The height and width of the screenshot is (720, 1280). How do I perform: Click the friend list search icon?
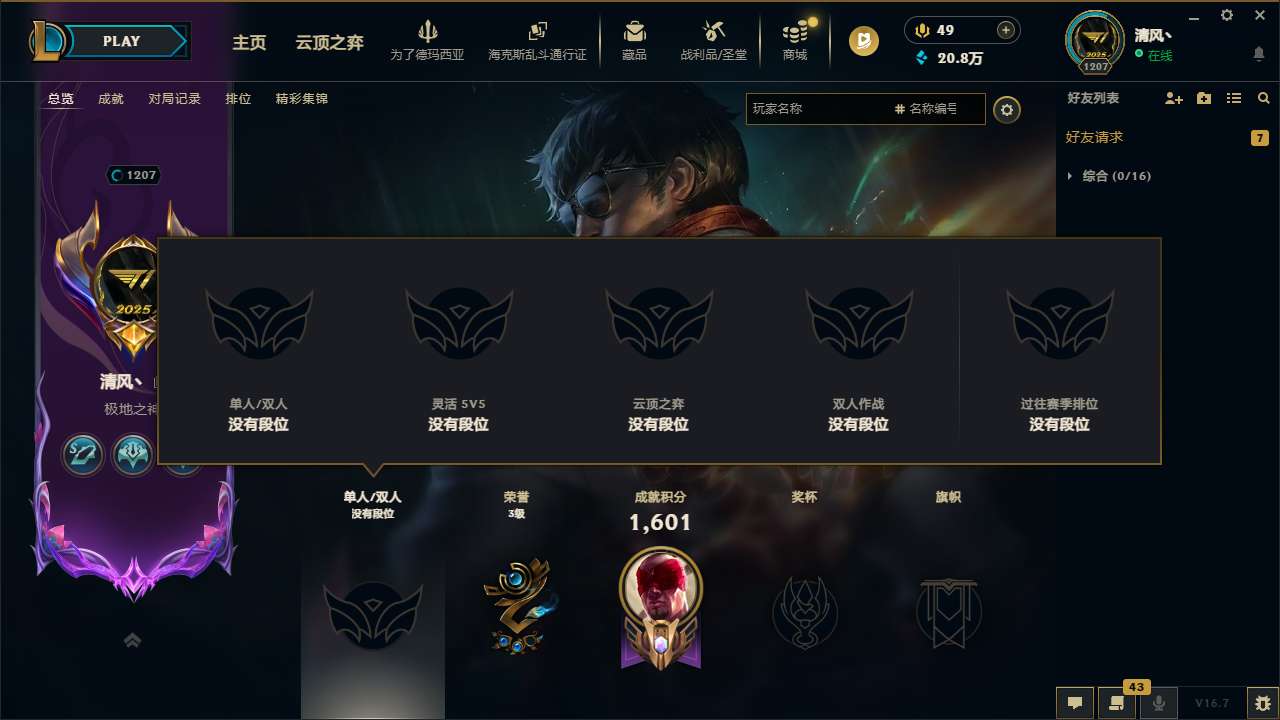click(x=1263, y=98)
